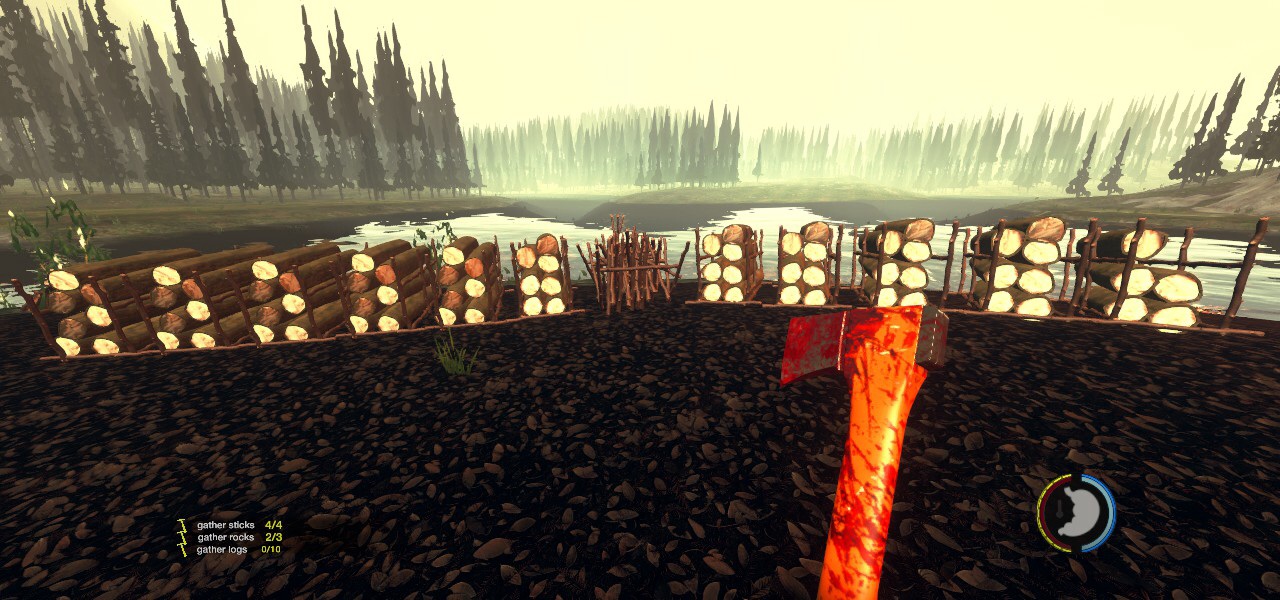Viewport: 1280px width, 600px height.
Task: Select the gather rocks objective
Action: click(x=225, y=537)
